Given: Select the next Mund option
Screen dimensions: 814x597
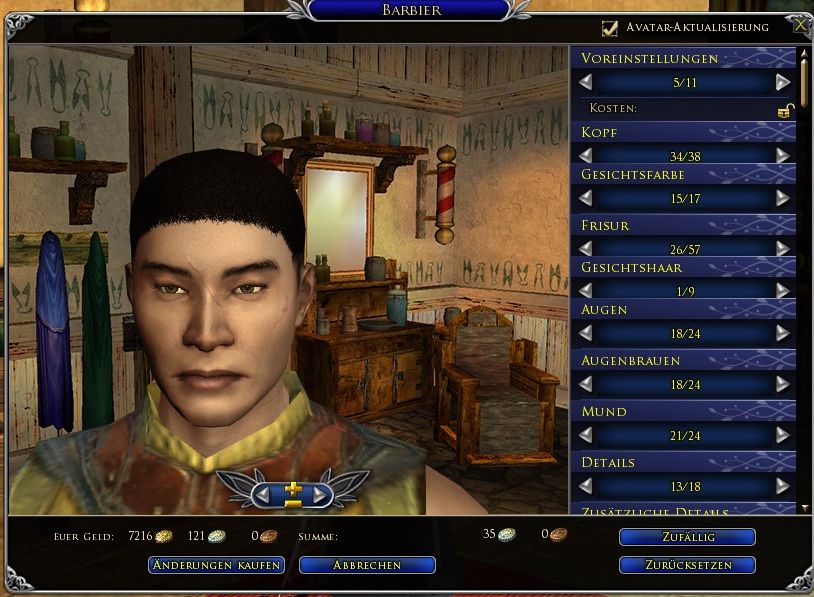Looking at the screenshot, I should click(783, 435).
